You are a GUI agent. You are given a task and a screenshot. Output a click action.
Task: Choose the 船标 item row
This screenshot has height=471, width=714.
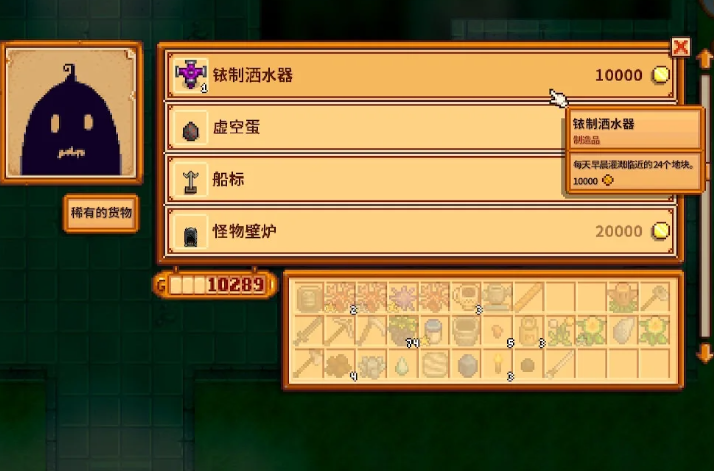pos(360,180)
